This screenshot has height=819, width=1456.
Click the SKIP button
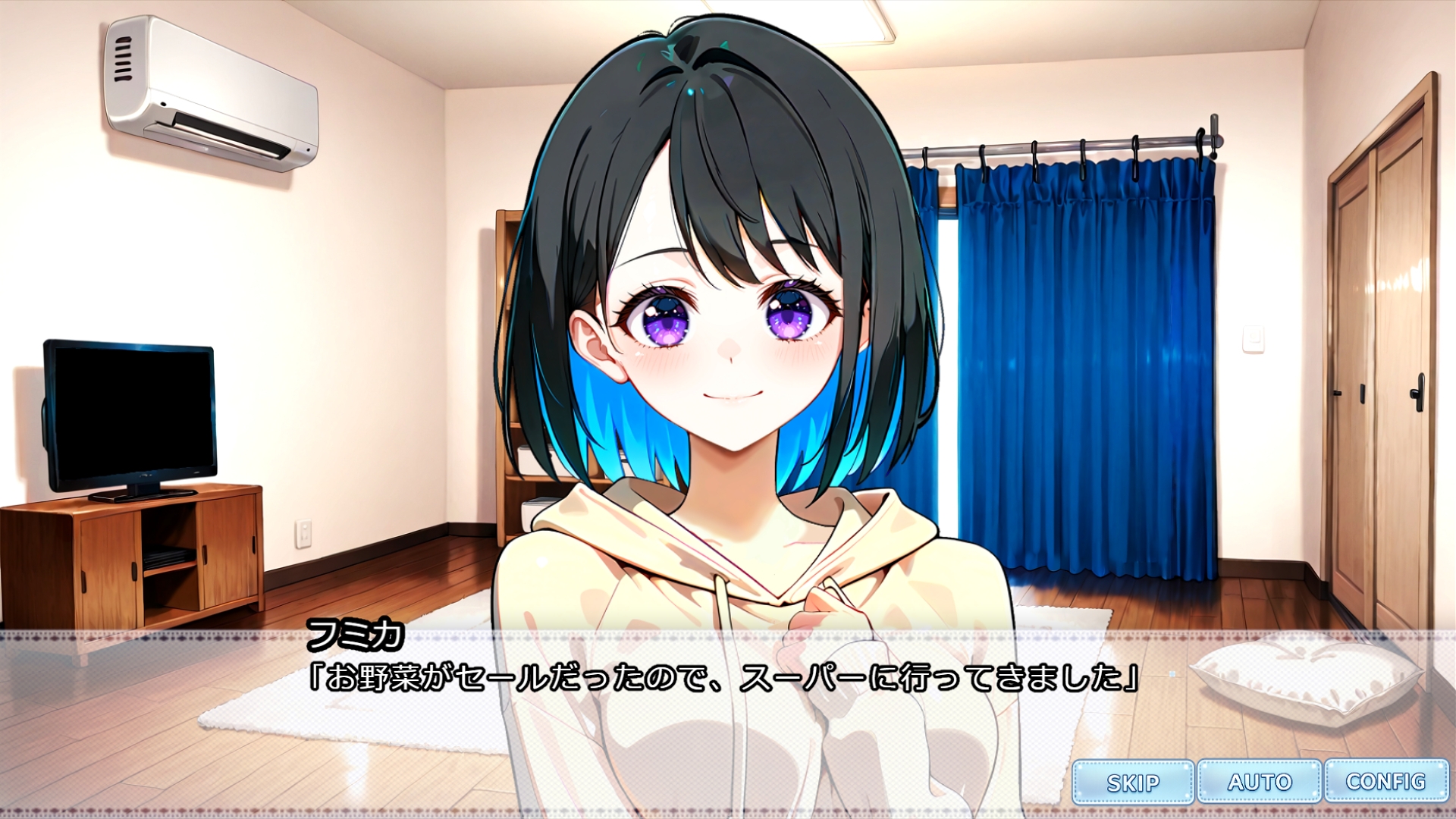coord(1133,782)
